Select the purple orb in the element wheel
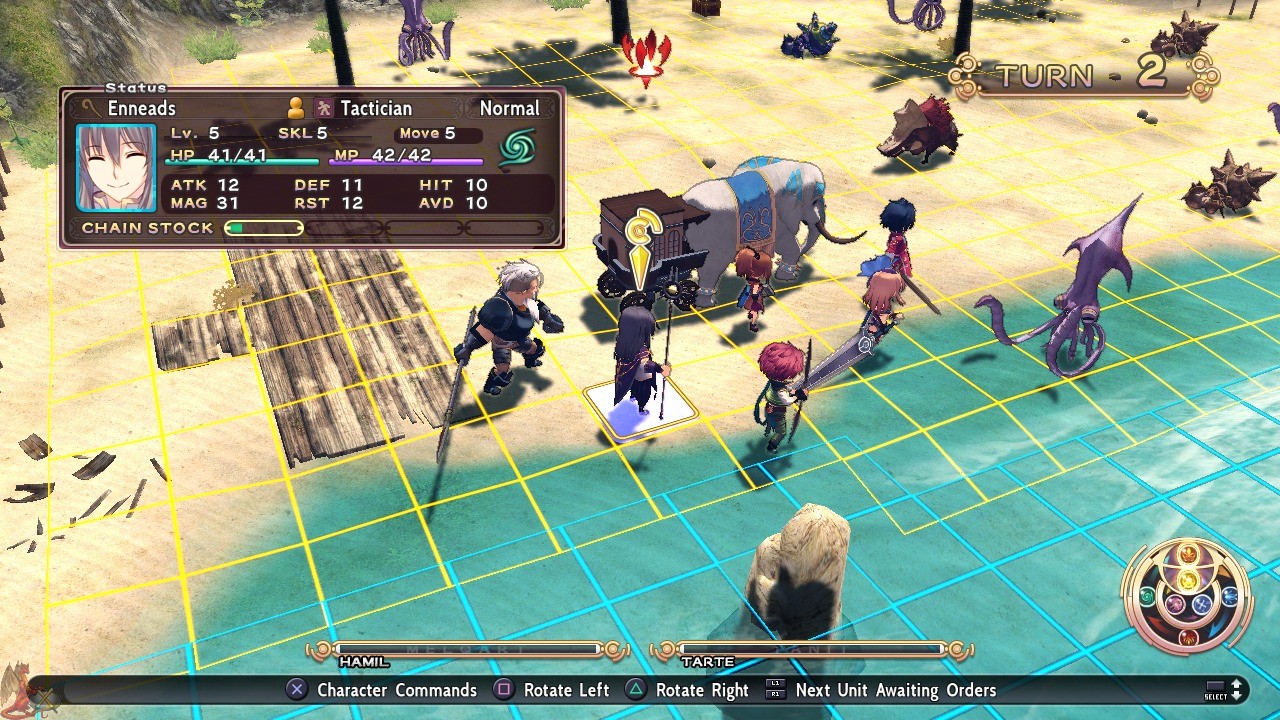This screenshot has width=1280, height=720. (x=1176, y=605)
